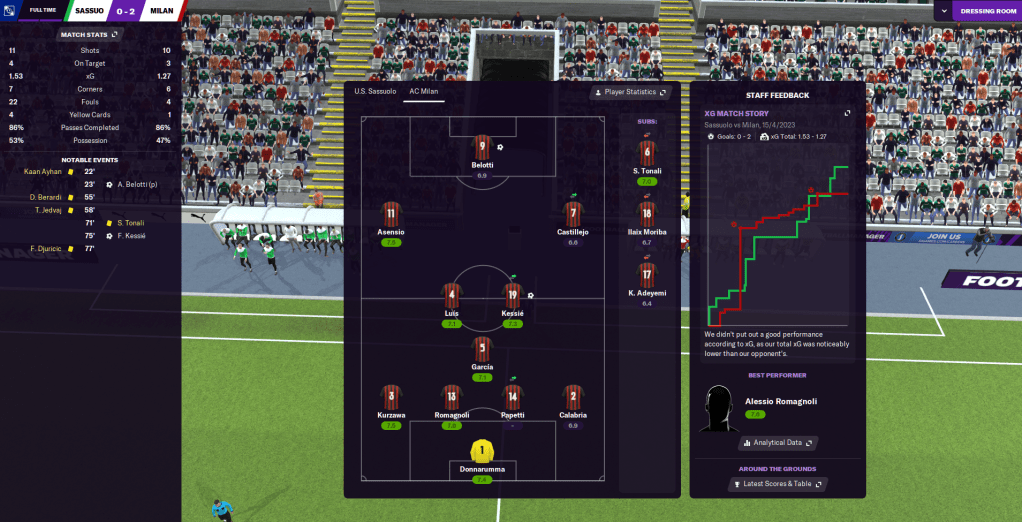The image size is (1022, 522).
Task: Open Analytical Data
Action: coord(778,442)
